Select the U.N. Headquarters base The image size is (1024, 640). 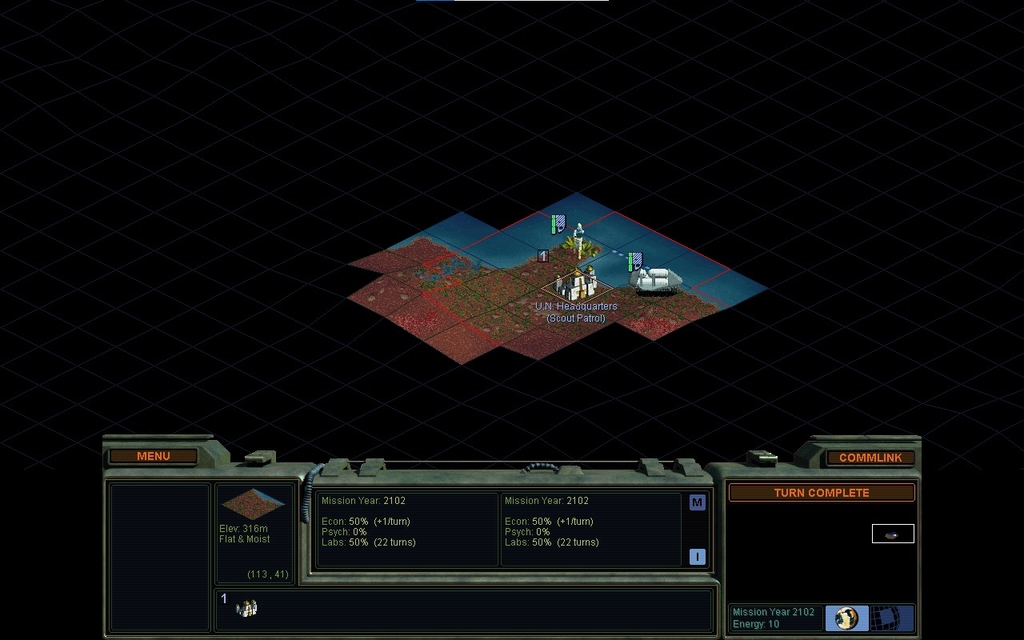tap(575, 284)
